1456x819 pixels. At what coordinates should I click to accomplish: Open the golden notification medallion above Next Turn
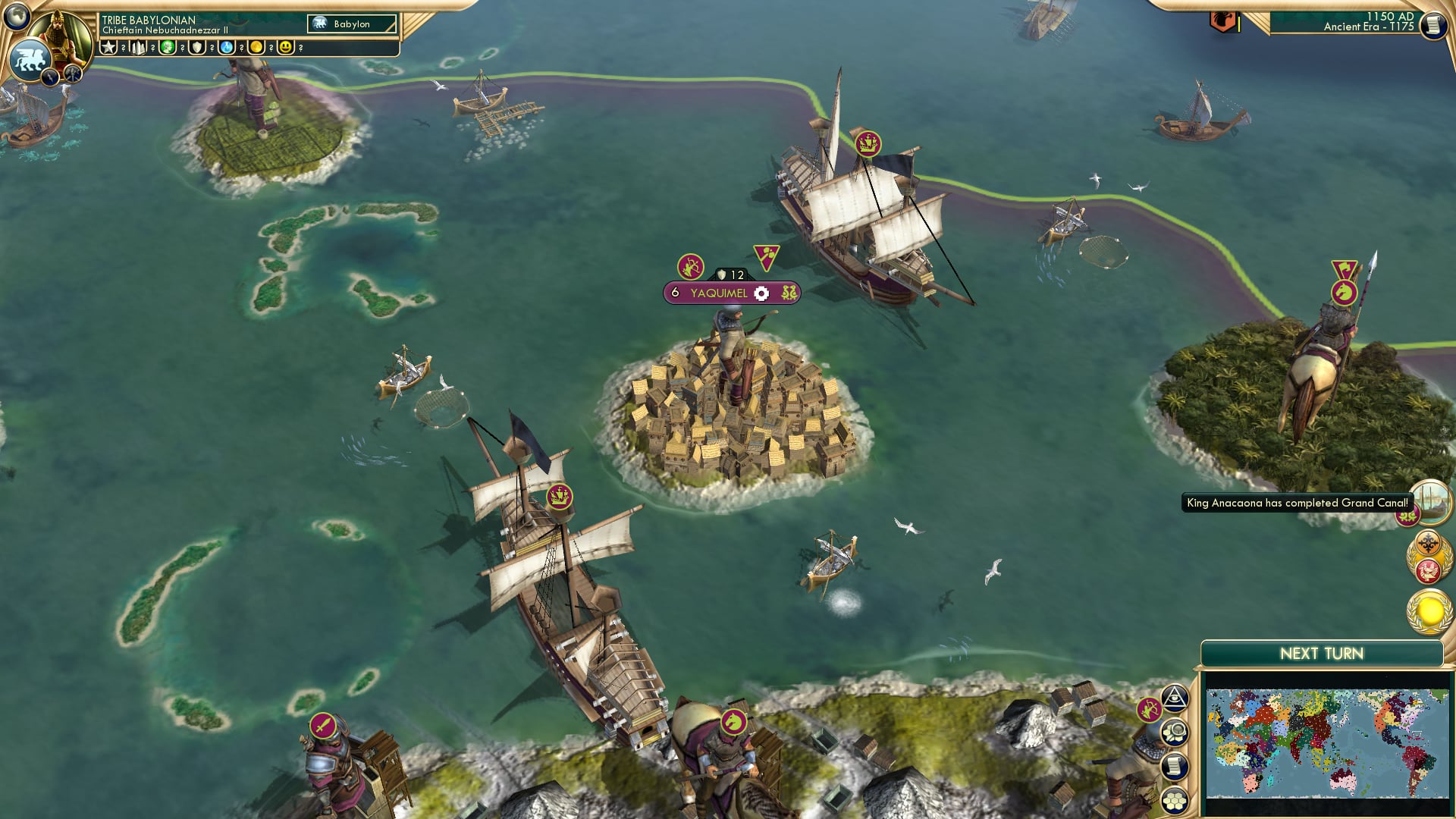tap(1428, 612)
